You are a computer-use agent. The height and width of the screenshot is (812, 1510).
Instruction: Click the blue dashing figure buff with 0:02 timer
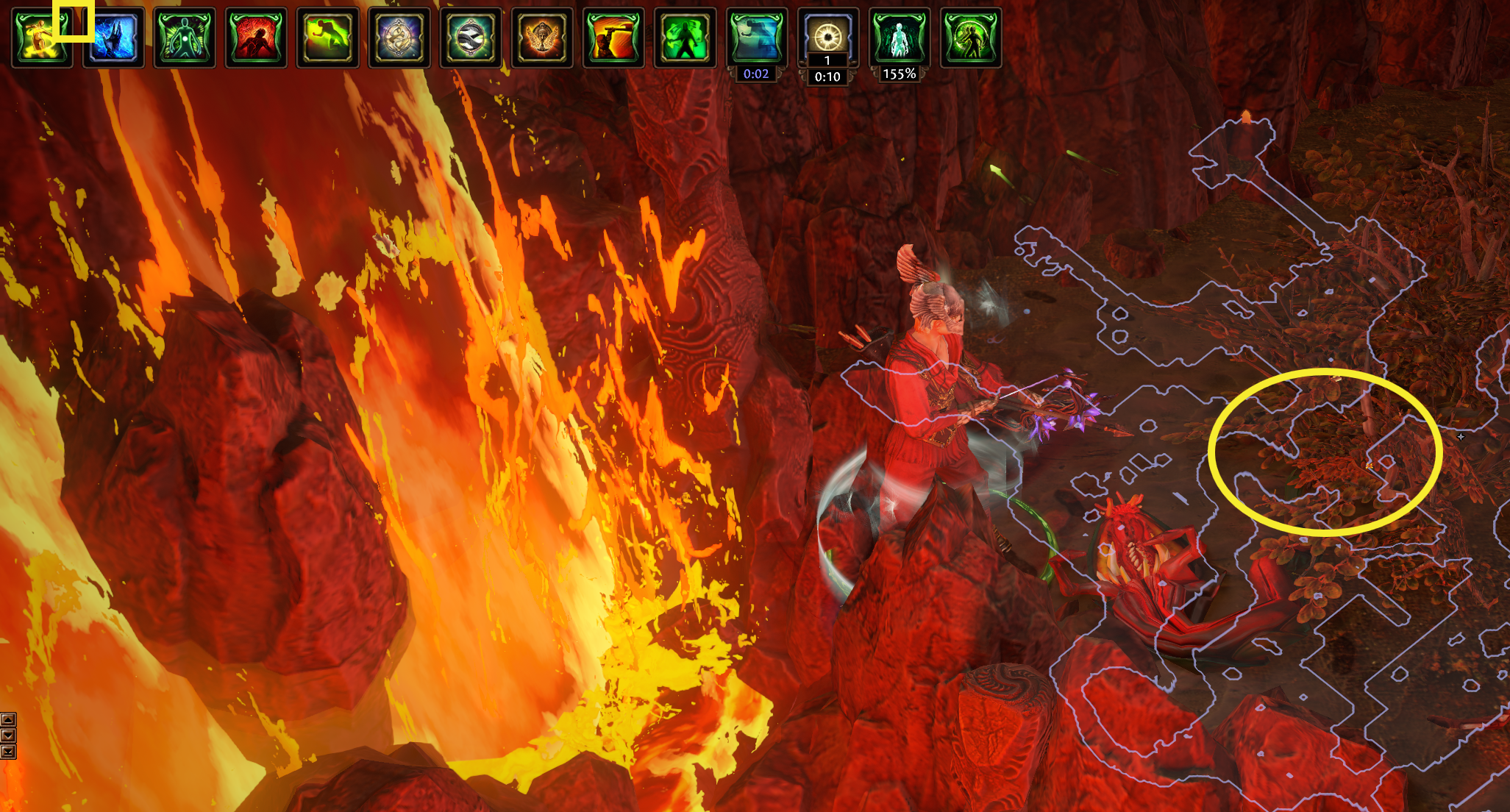point(756,38)
